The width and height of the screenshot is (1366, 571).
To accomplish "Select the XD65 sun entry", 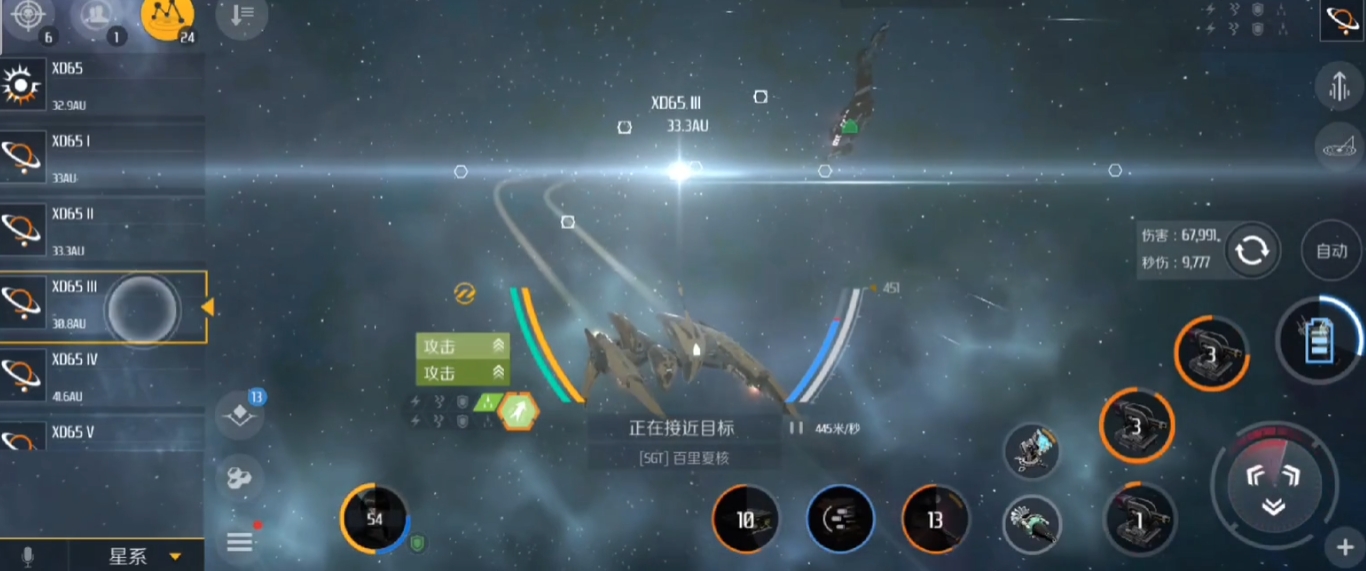I will click(102, 86).
